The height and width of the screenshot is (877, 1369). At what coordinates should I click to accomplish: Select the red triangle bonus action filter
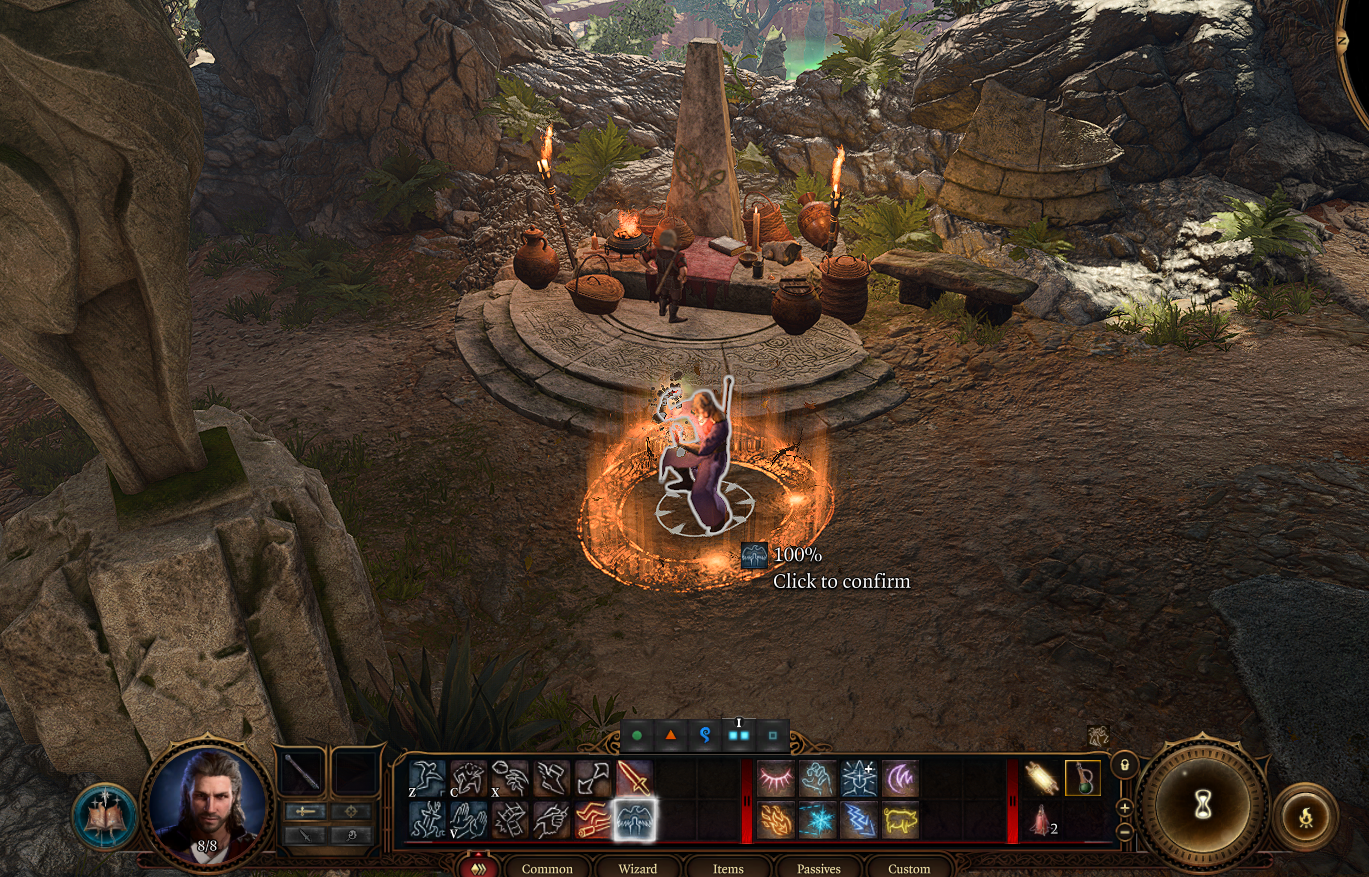(670, 737)
